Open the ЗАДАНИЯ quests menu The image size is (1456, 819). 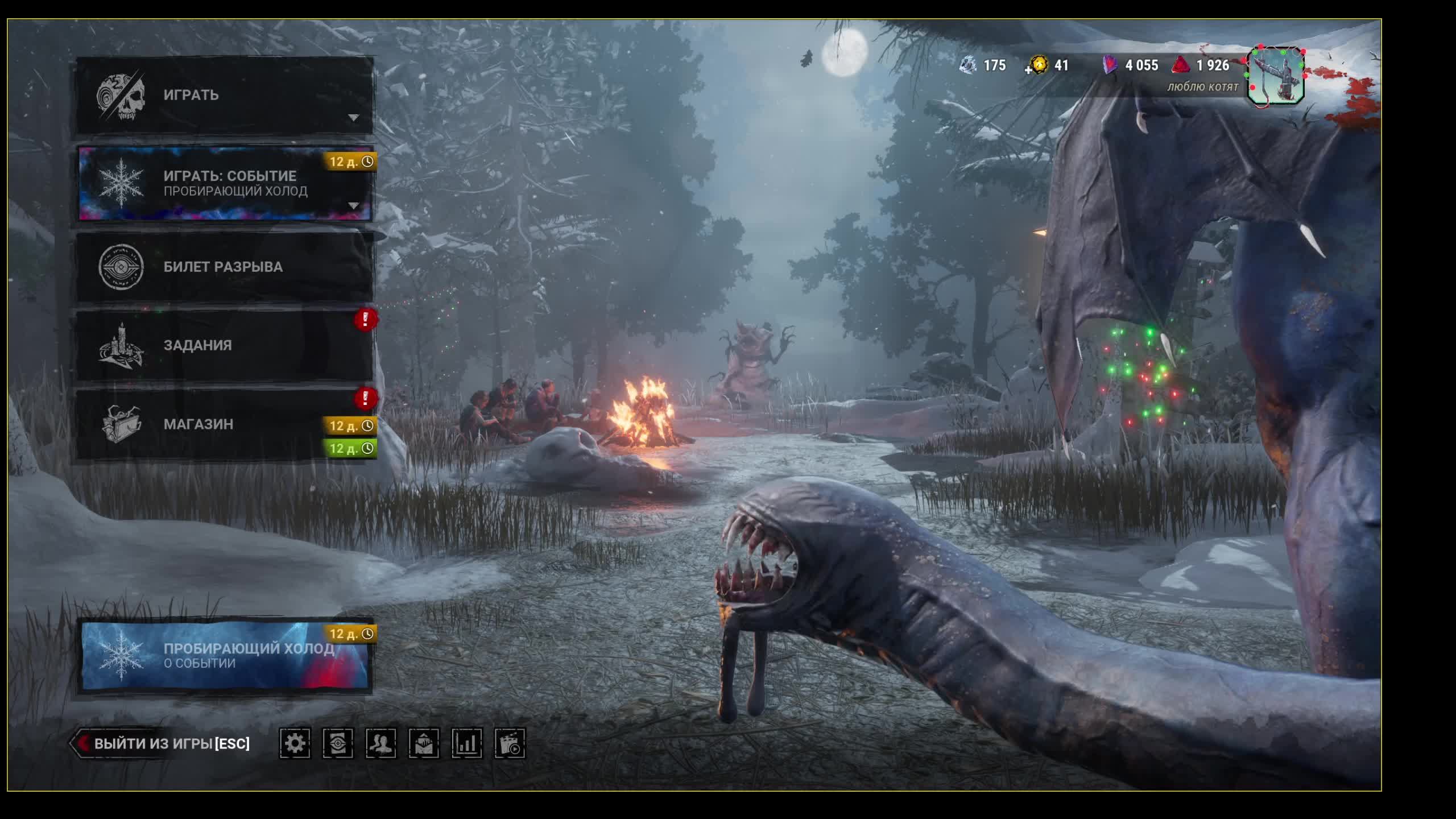[225, 345]
